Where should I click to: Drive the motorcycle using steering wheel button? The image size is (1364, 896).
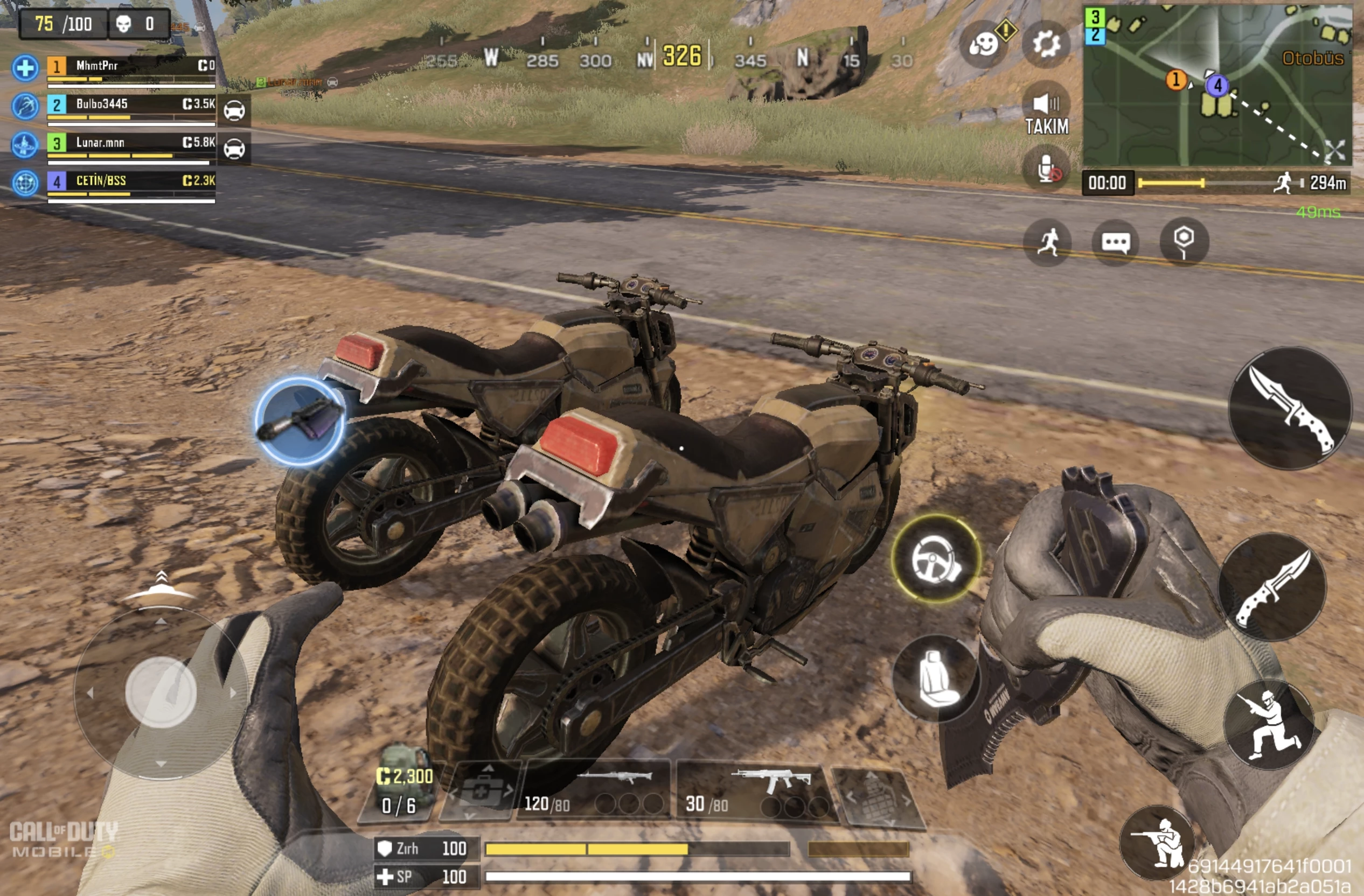936,558
